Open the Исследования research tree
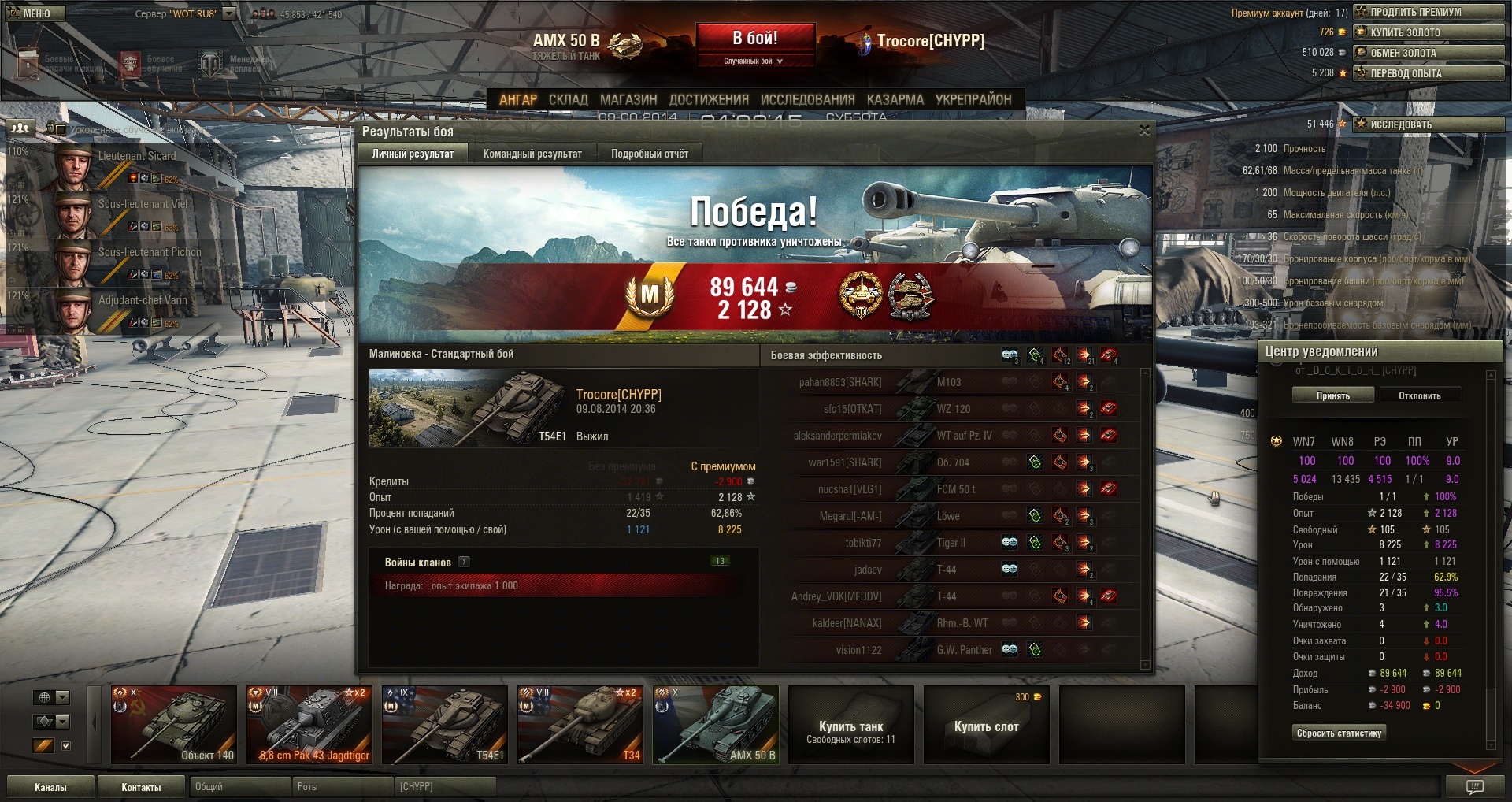Viewport: 1512px width, 802px height. 807,99
